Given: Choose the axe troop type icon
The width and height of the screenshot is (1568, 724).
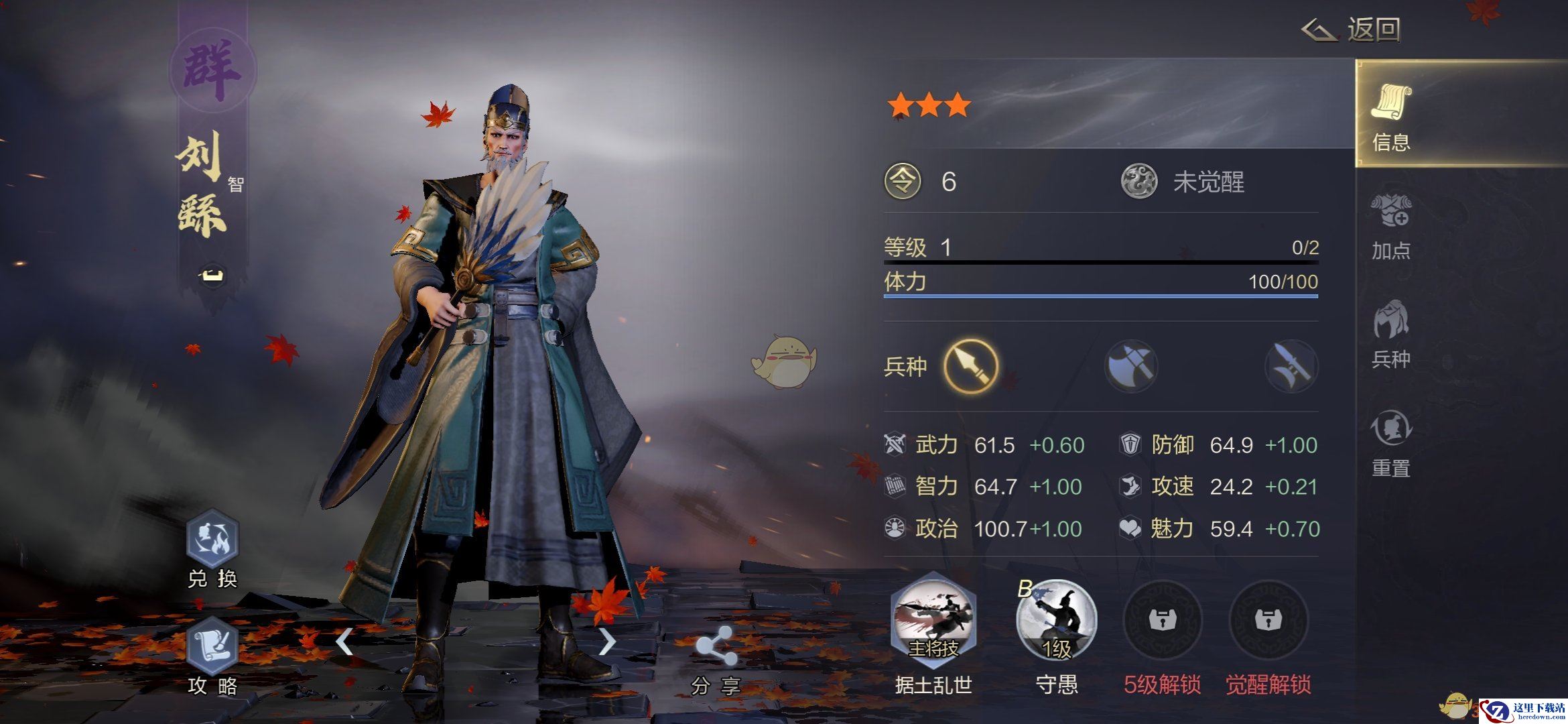Looking at the screenshot, I should [1131, 366].
